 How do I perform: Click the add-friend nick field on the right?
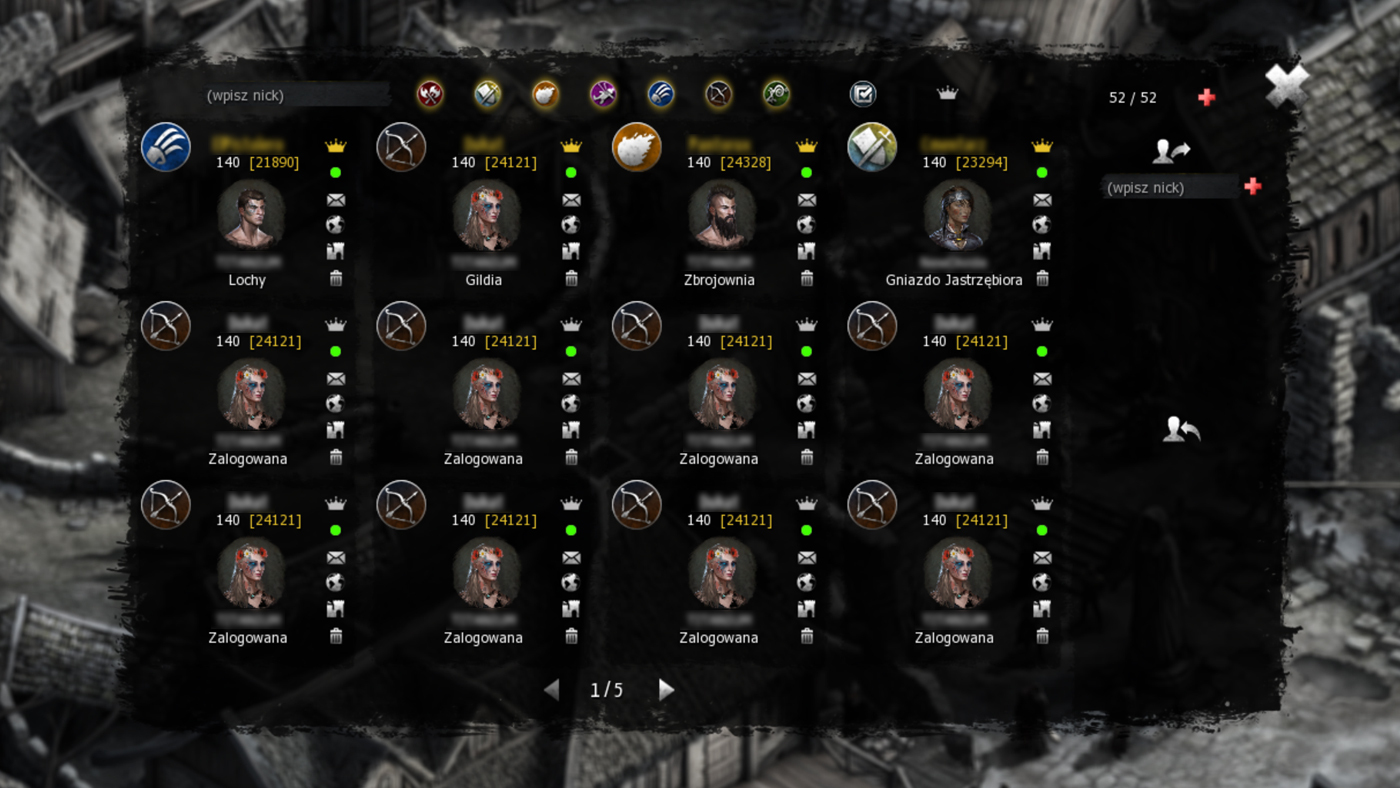point(1168,188)
